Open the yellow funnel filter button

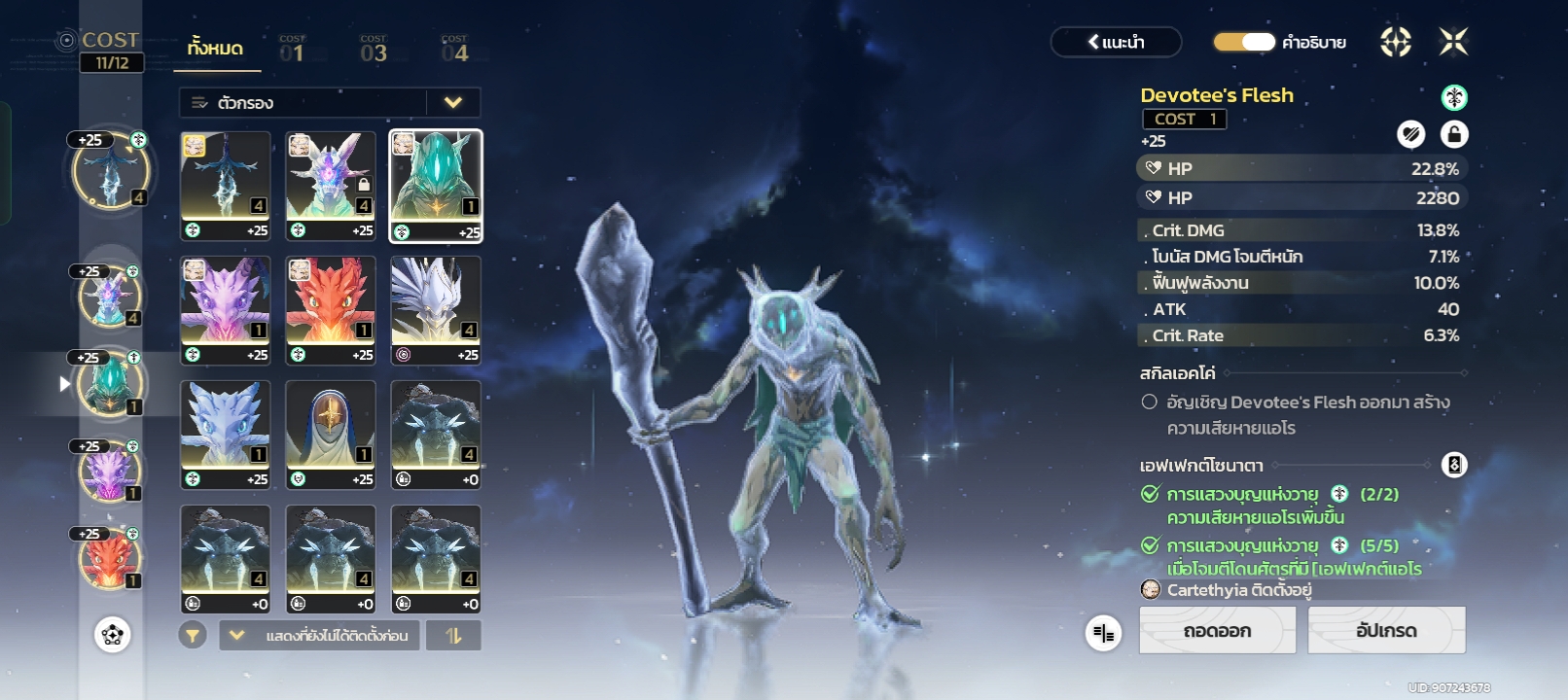pyautogui.click(x=193, y=636)
